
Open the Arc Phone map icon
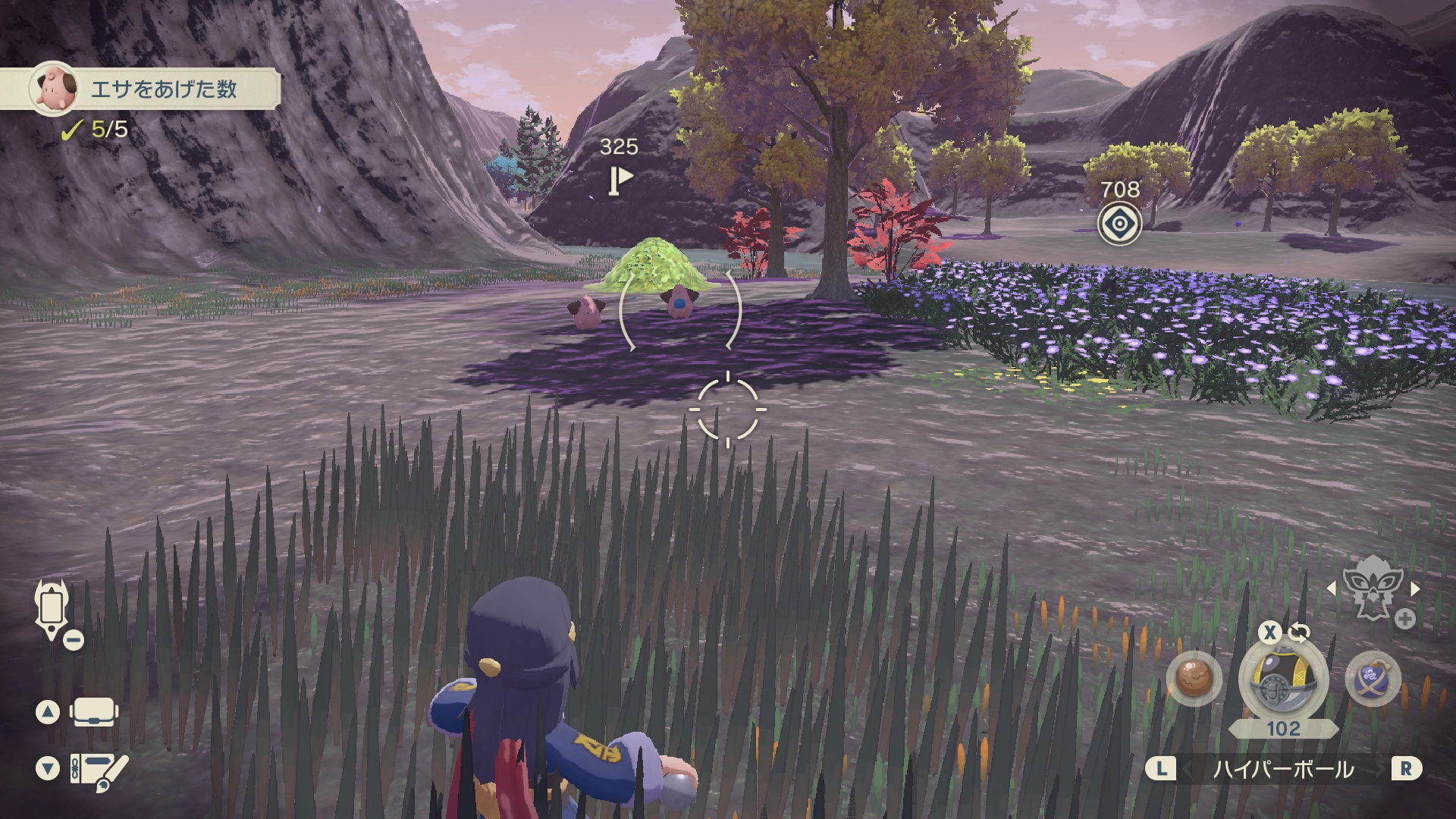[x=52, y=609]
